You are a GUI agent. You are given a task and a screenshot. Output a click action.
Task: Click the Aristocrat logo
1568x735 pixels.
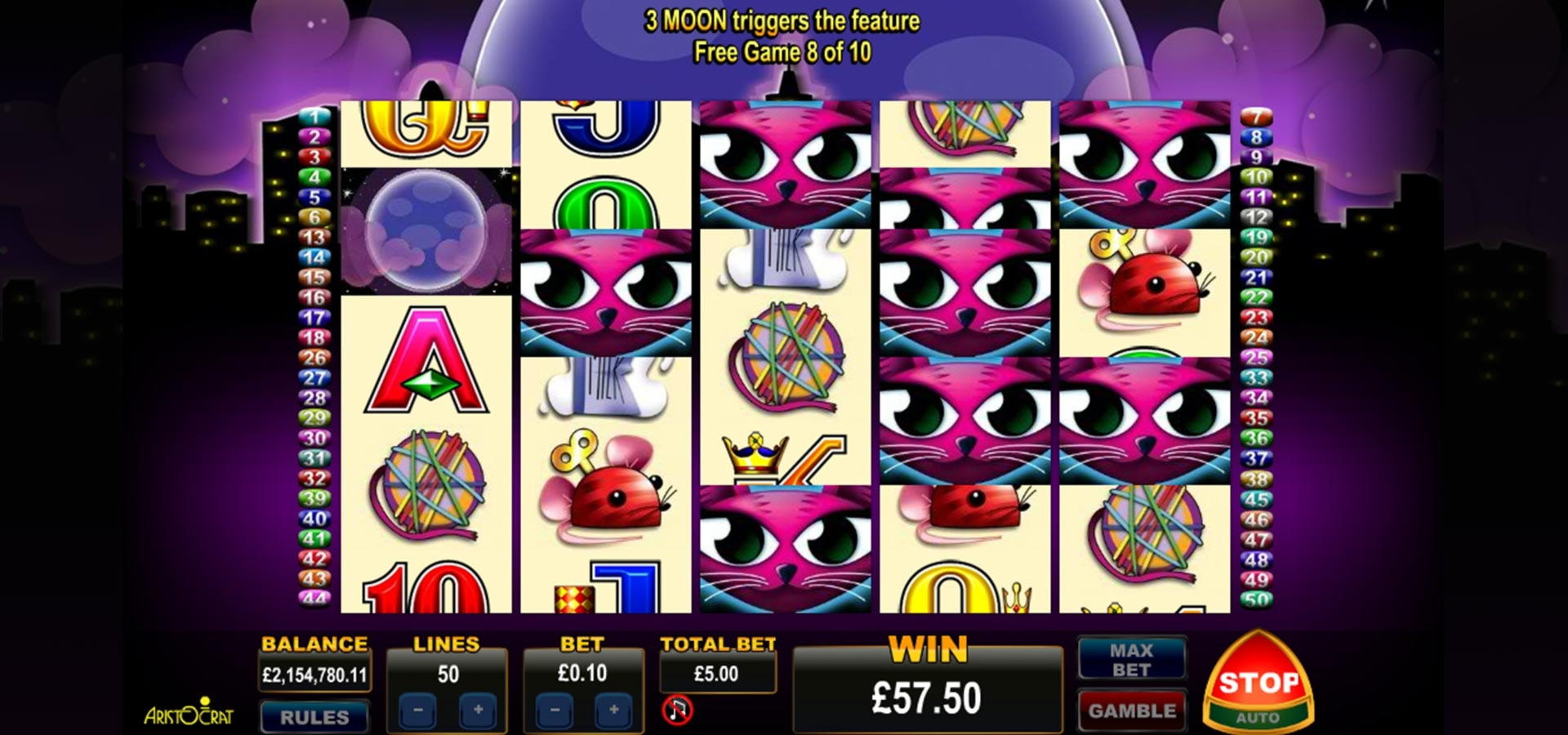[x=189, y=713]
